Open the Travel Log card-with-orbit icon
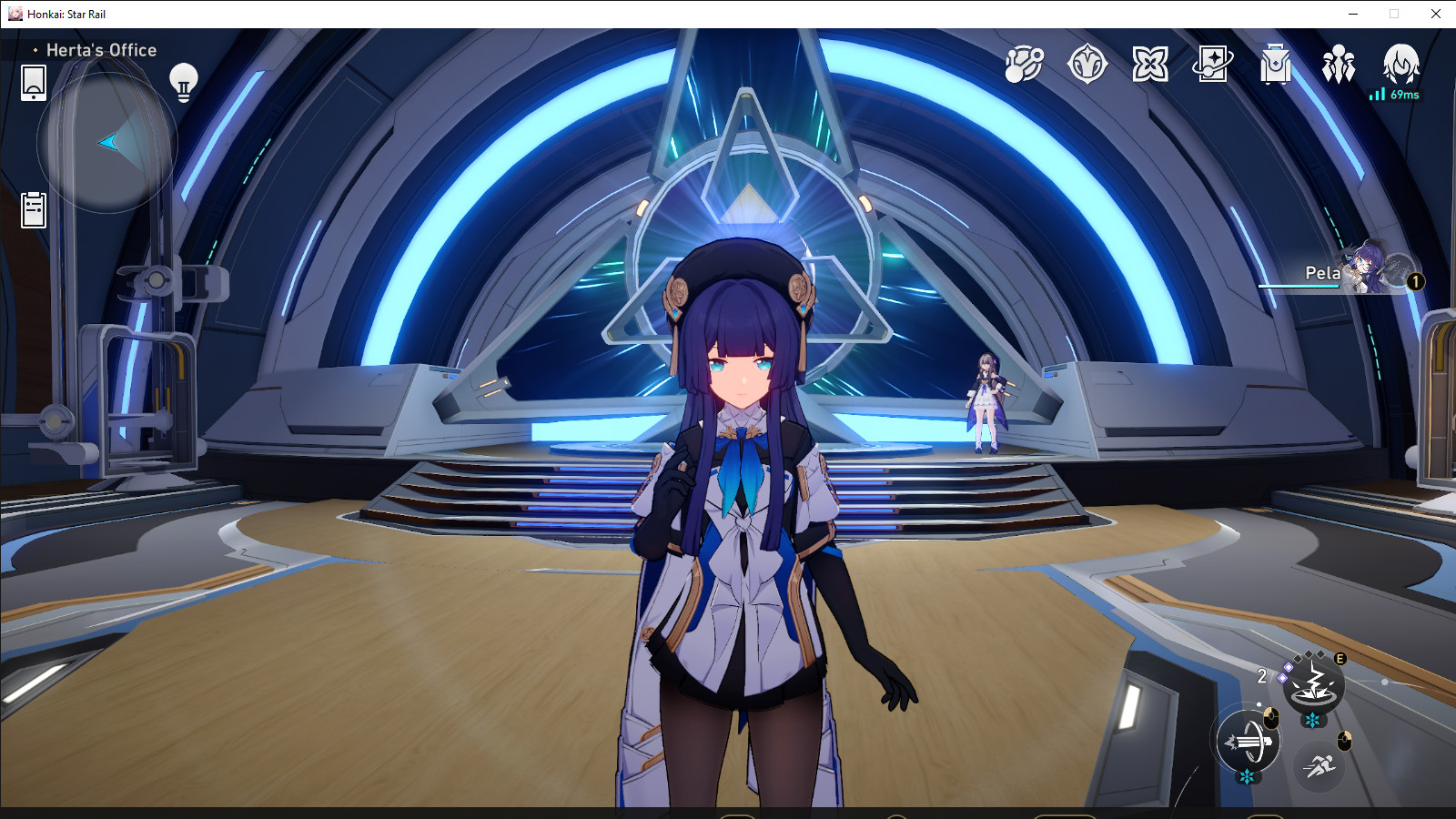This screenshot has width=1456, height=819. 1214,62
